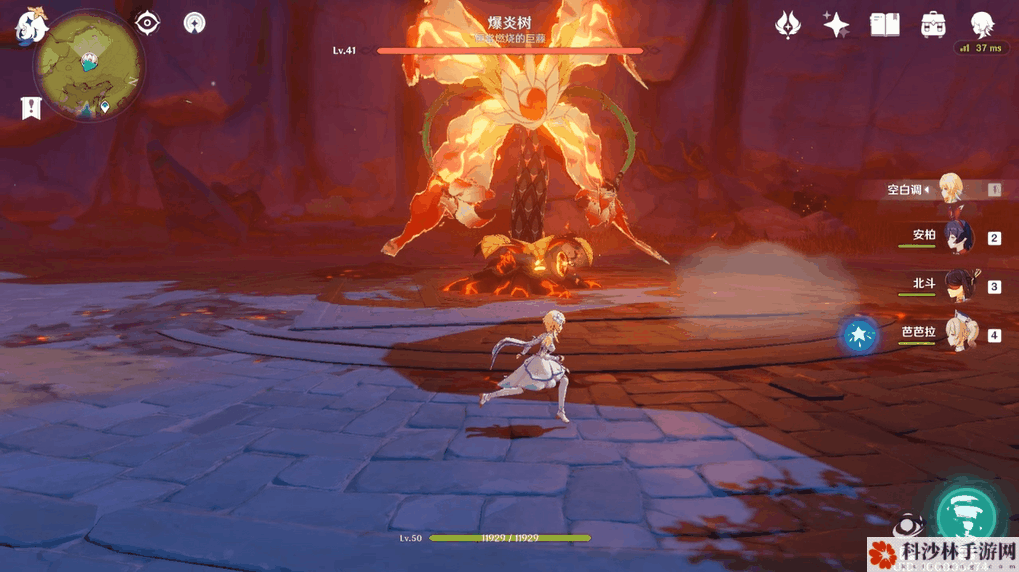
Task: Trigger the glowing star burst icon beside 芭芭拉
Action: [859, 336]
